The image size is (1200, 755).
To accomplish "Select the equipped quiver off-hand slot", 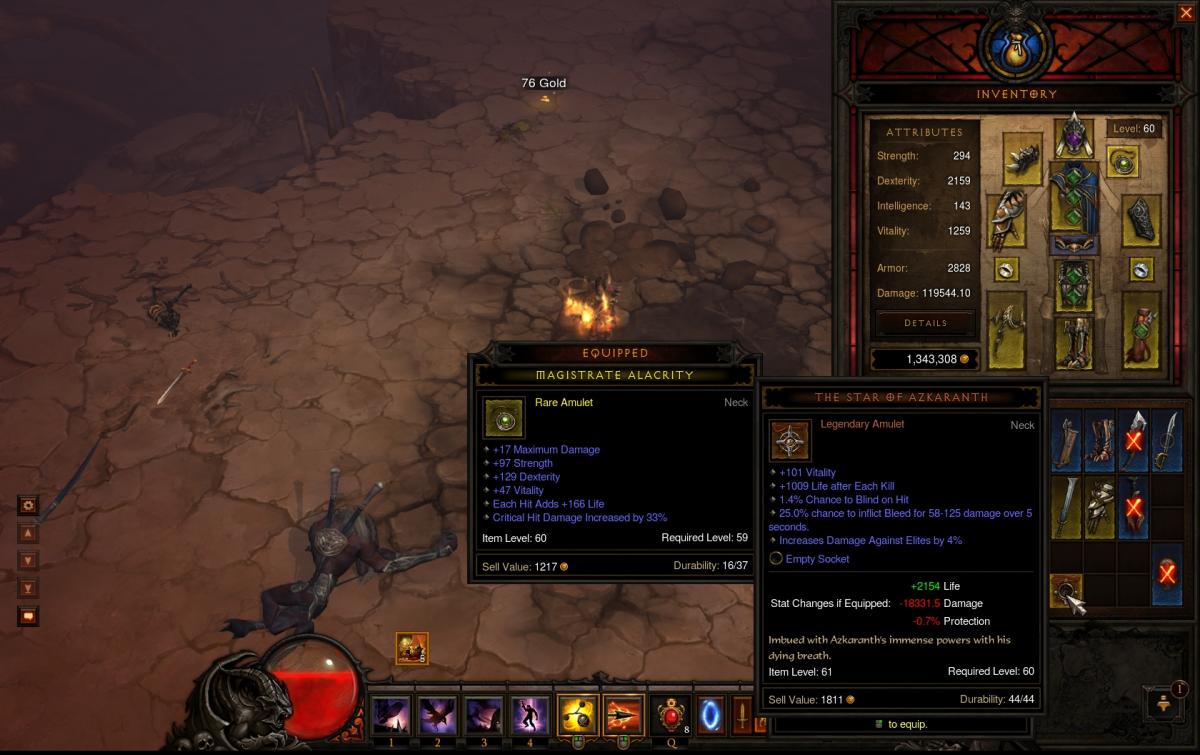I will pyautogui.click(x=1141, y=329).
